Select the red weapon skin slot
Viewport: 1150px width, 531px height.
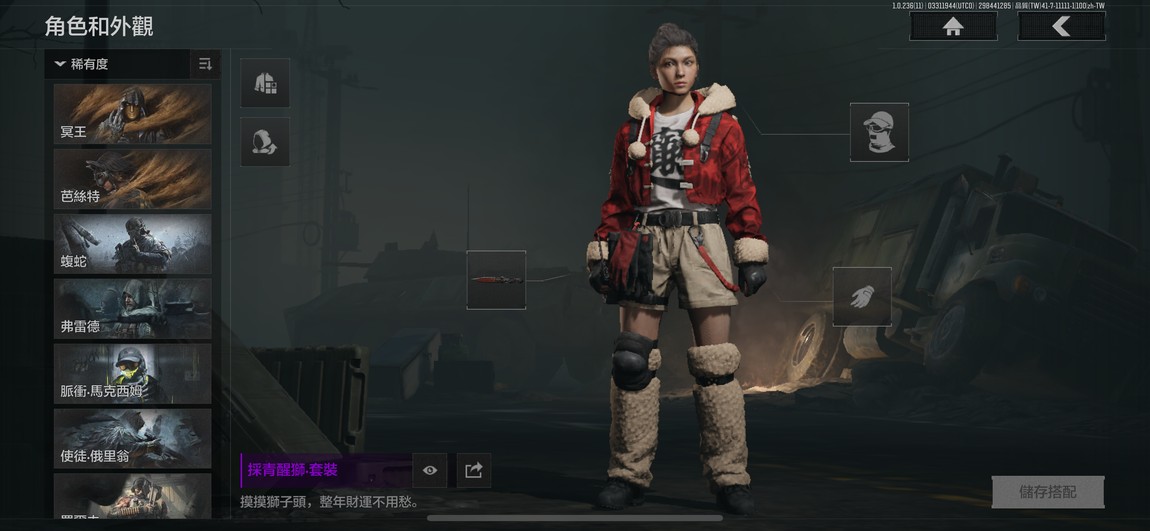pyautogui.click(x=496, y=280)
